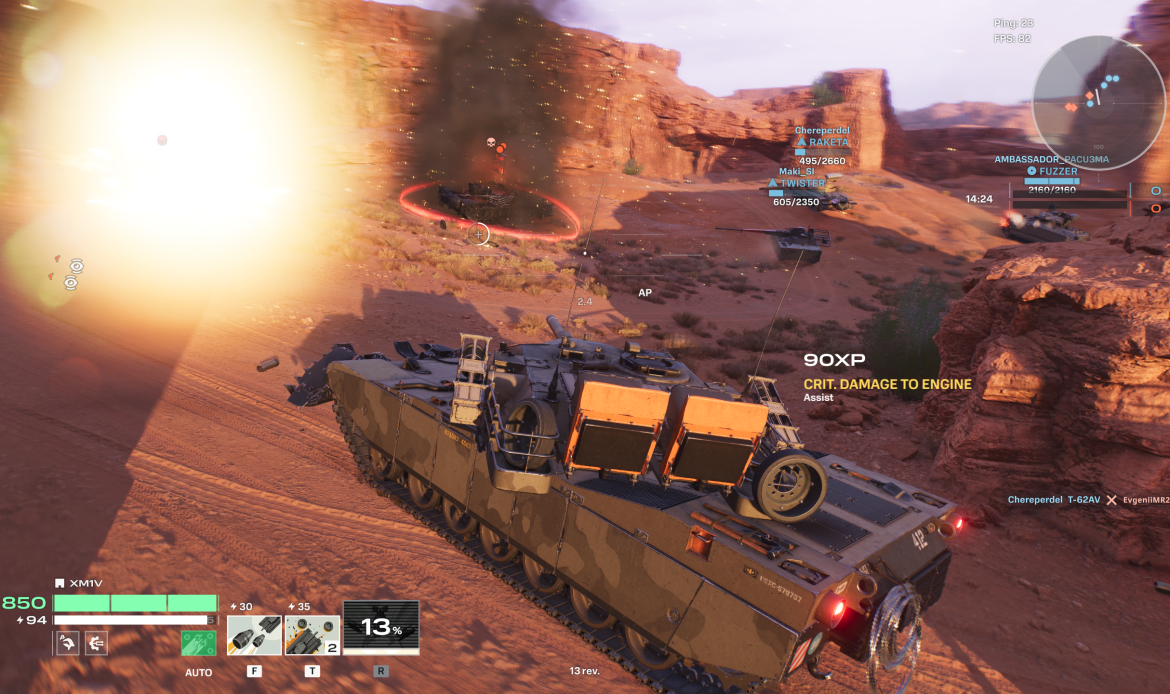
Task: Select the trident-shaped perk icon
Action: tap(97, 643)
